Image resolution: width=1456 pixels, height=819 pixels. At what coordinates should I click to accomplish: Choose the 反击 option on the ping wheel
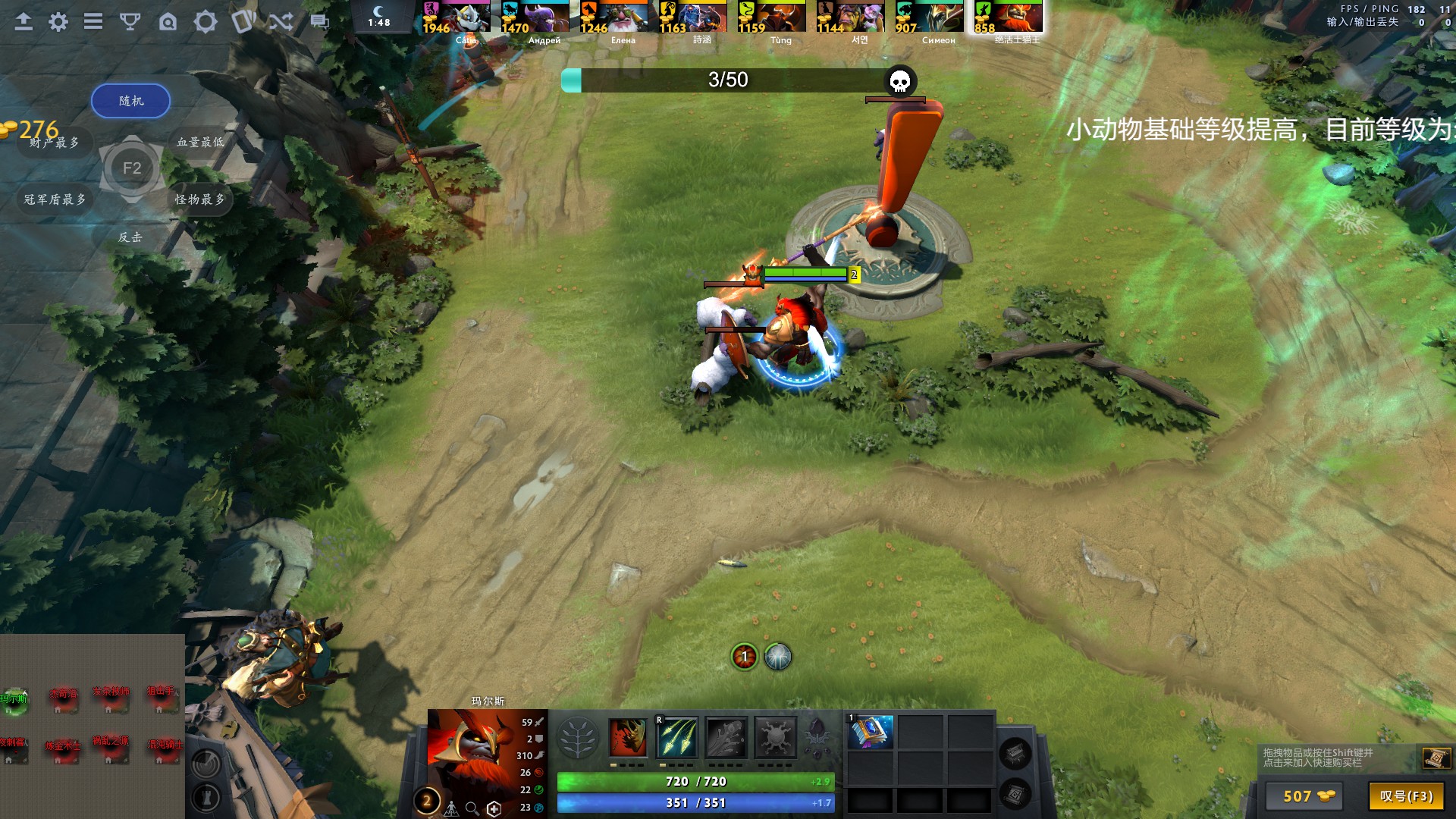click(x=130, y=237)
